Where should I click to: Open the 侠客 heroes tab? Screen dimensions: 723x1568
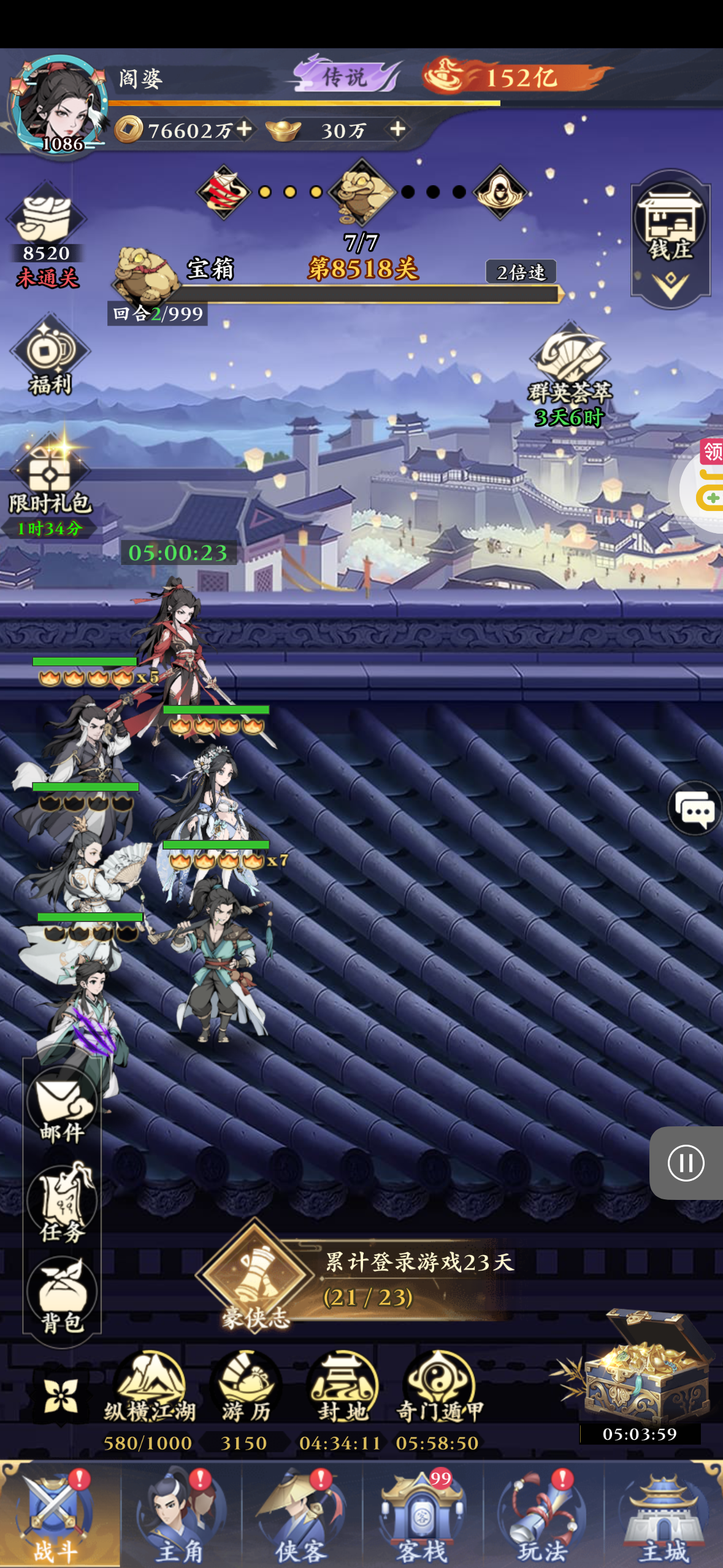(x=300, y=1515)
